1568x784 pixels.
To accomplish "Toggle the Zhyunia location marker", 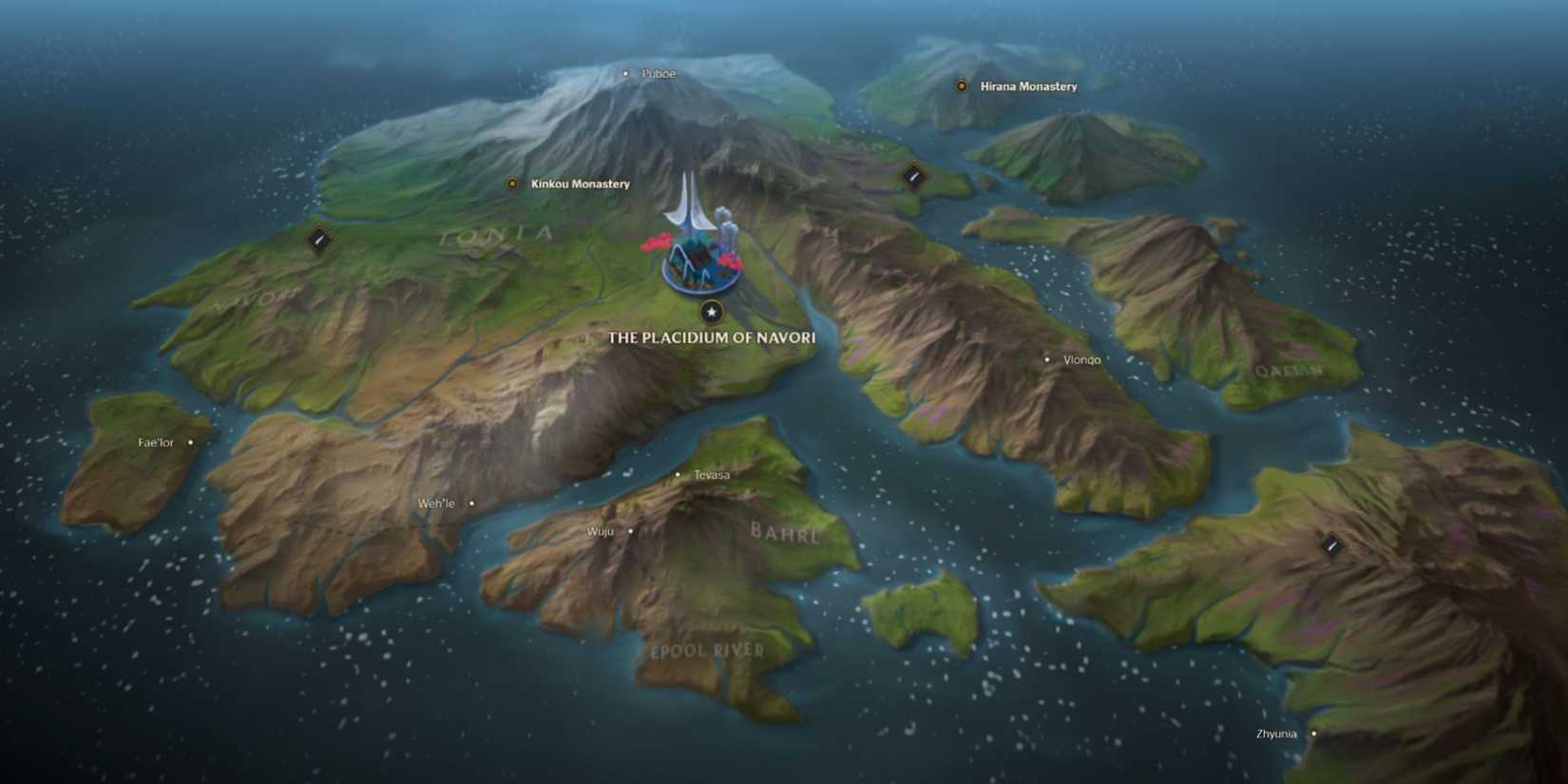I will 1313,733.
